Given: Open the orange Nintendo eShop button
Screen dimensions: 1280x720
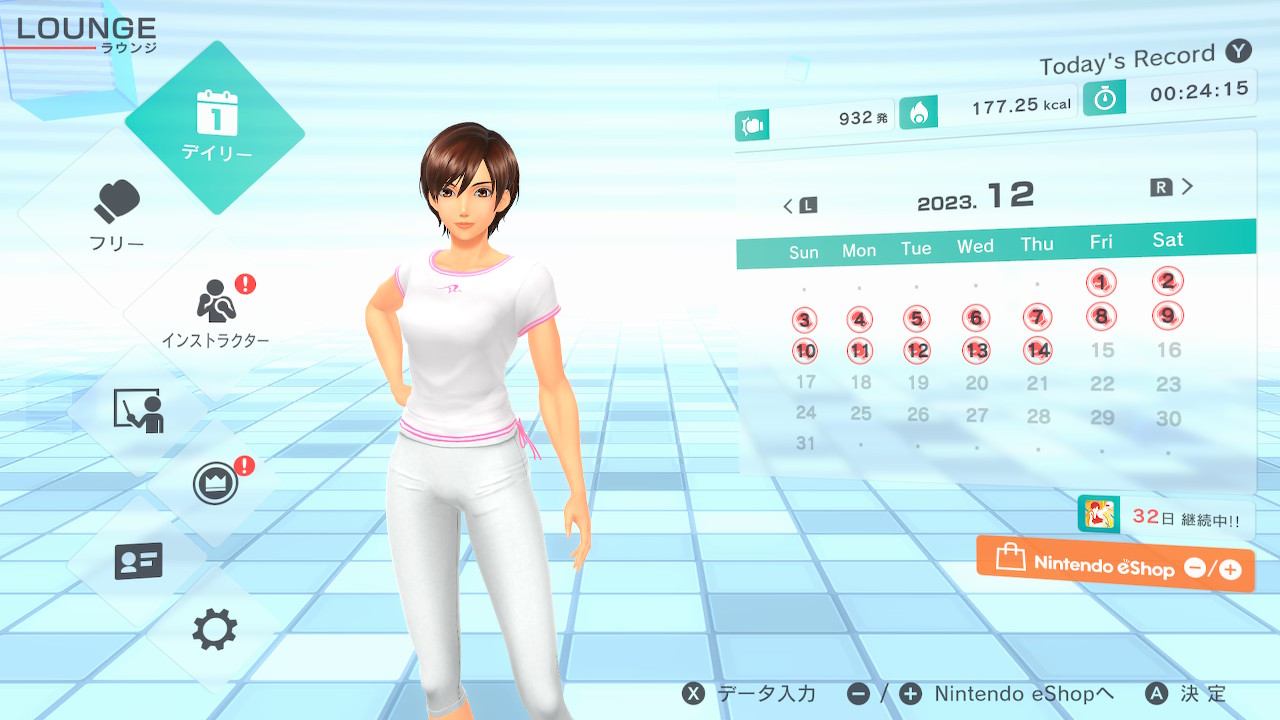Looking at the screenshot, I should pos(1115,565).
